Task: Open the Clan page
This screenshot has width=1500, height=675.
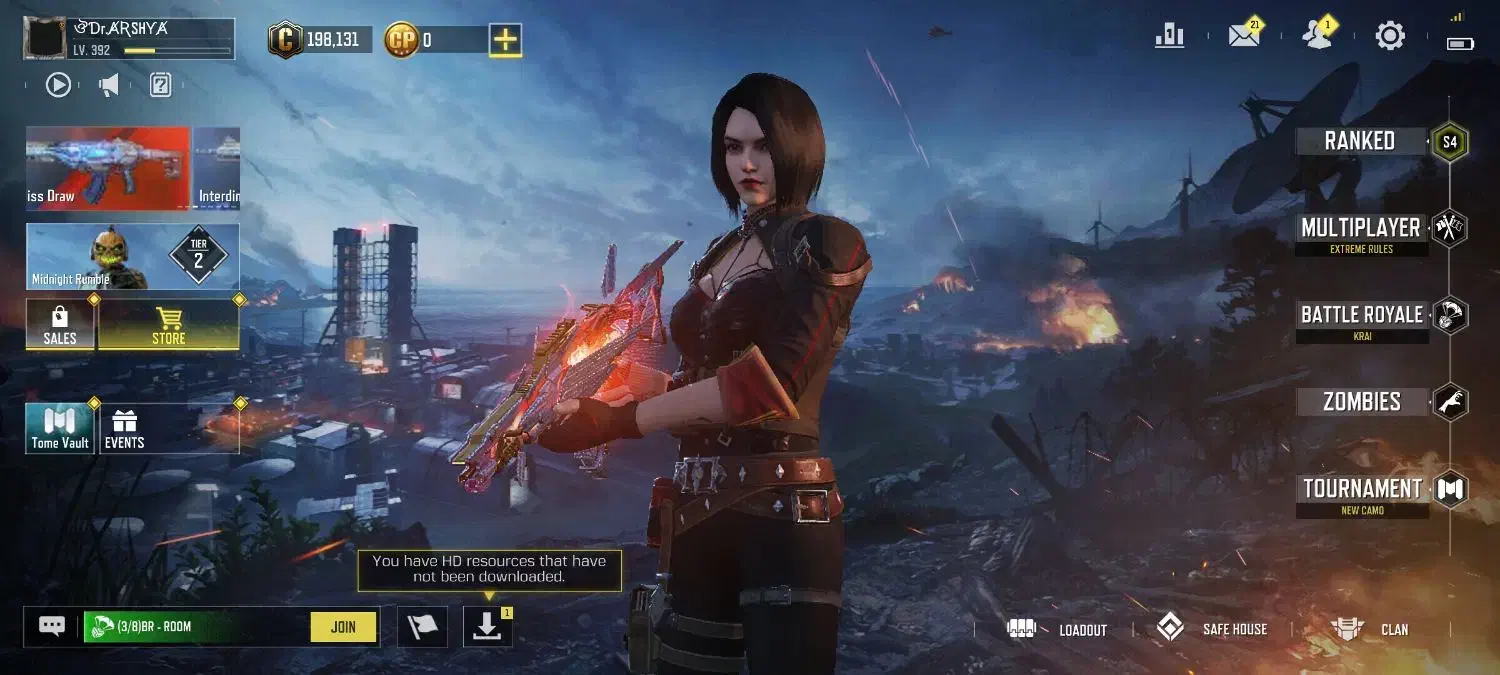Action: (1370, 629)
